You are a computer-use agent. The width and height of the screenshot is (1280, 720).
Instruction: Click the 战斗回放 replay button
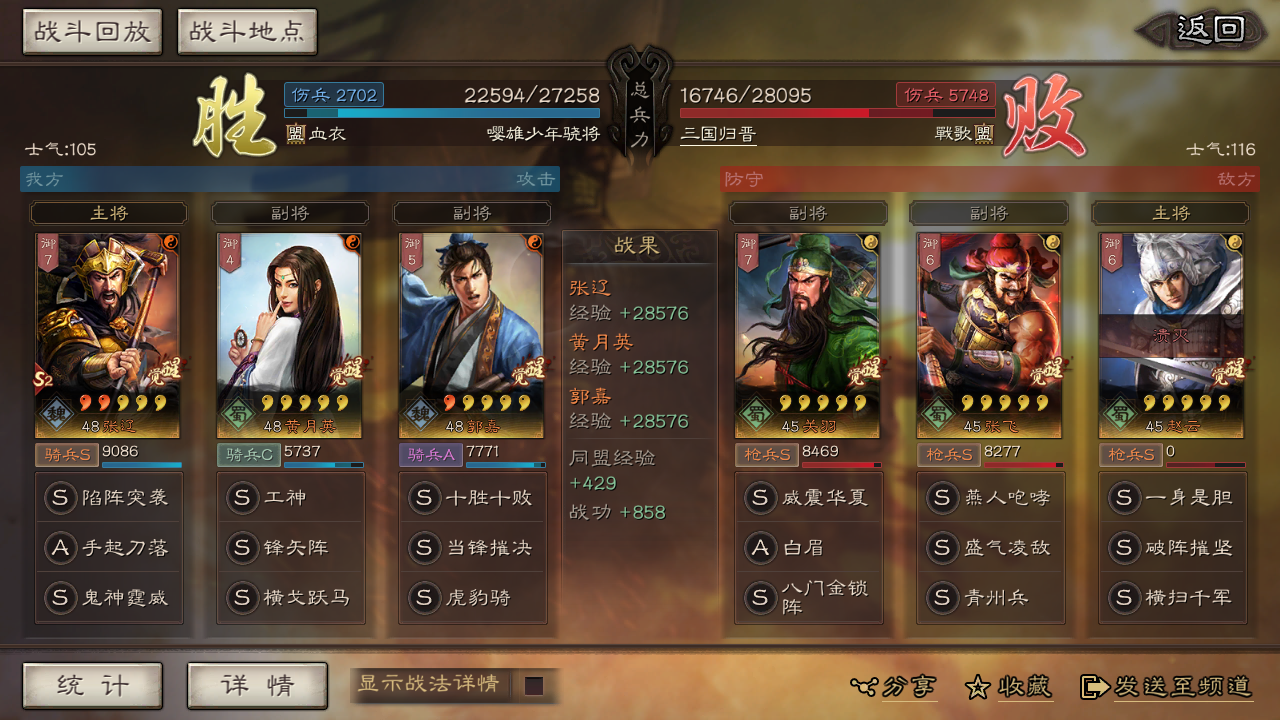coord(92,31)
